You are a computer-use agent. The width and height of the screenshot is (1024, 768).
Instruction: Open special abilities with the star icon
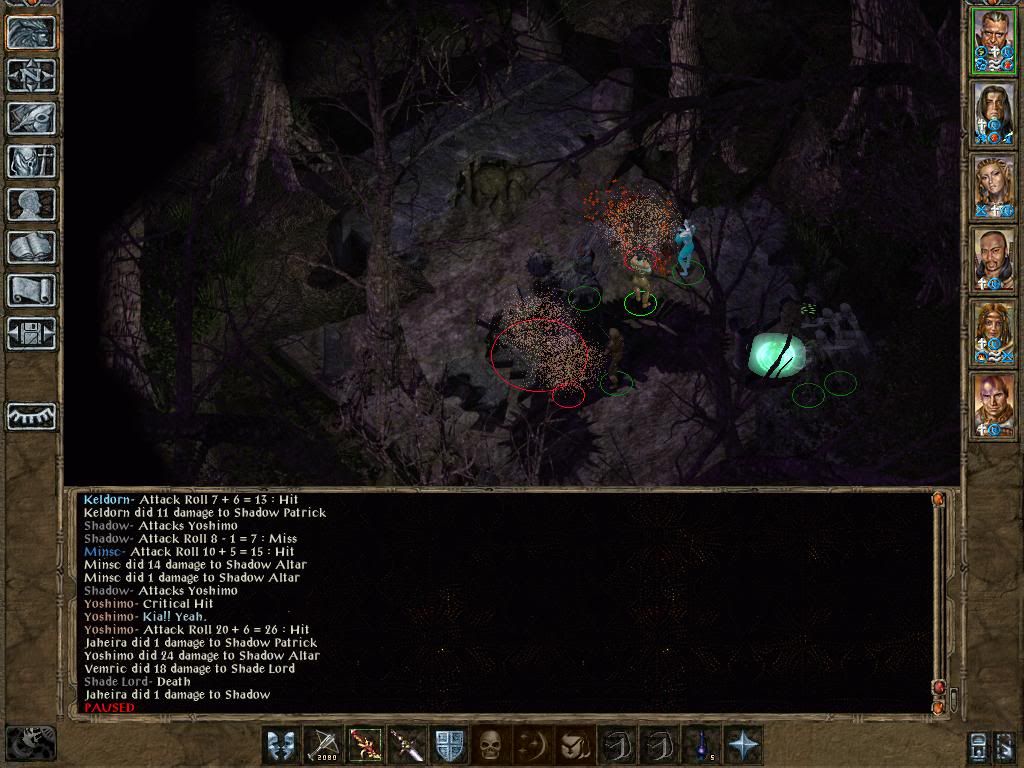coord(743,745)
